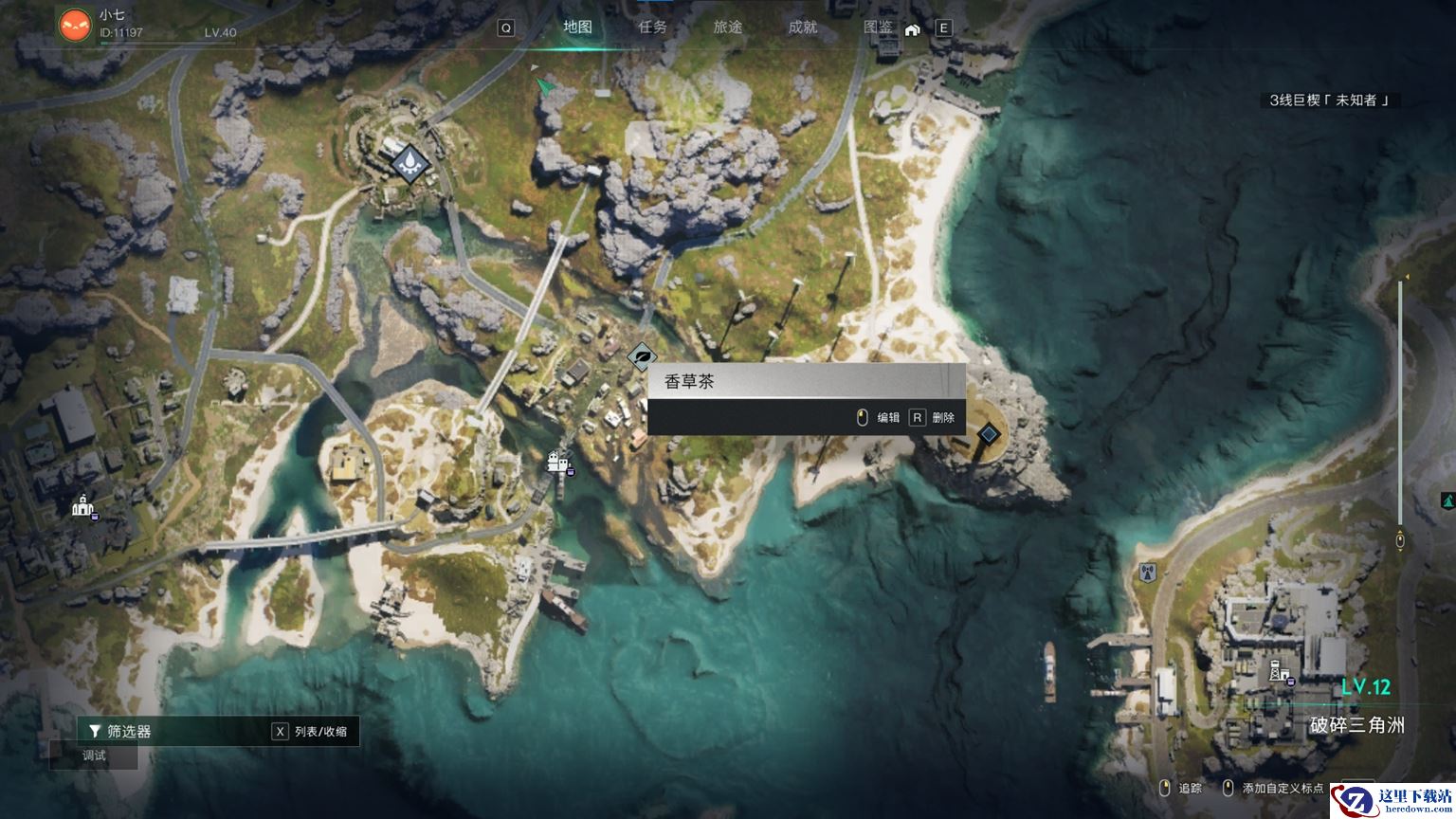The height and width of the screenshot is (819, 1456).
Task: Select the 地图 (Map) tab
Action: [577, 27]
